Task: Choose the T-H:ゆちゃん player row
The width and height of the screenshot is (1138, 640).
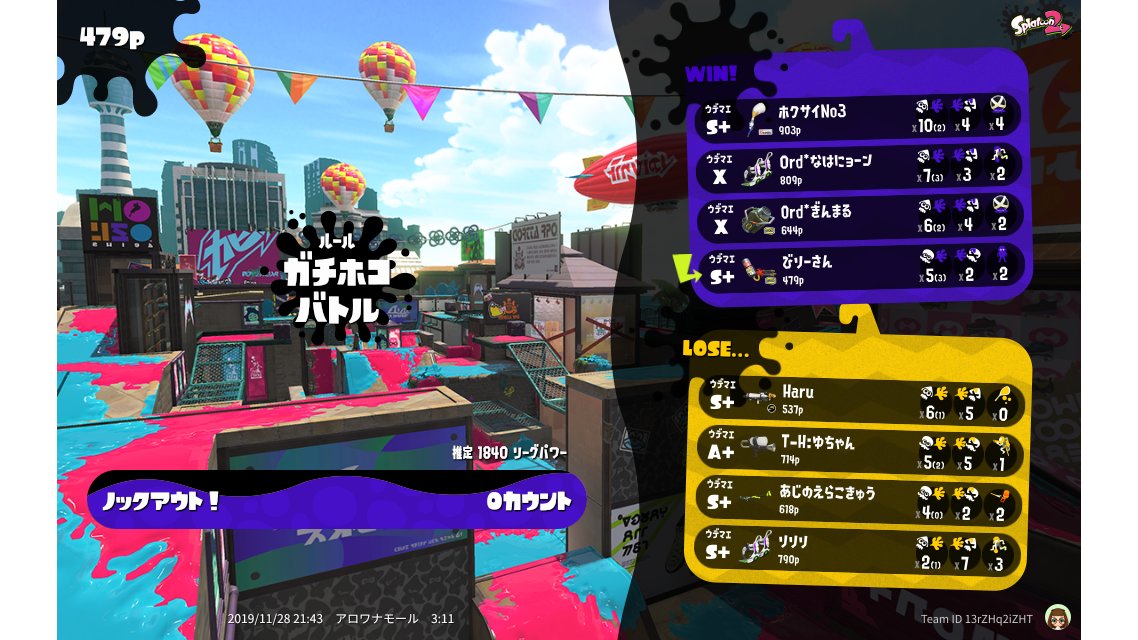Action: (858, 449)
